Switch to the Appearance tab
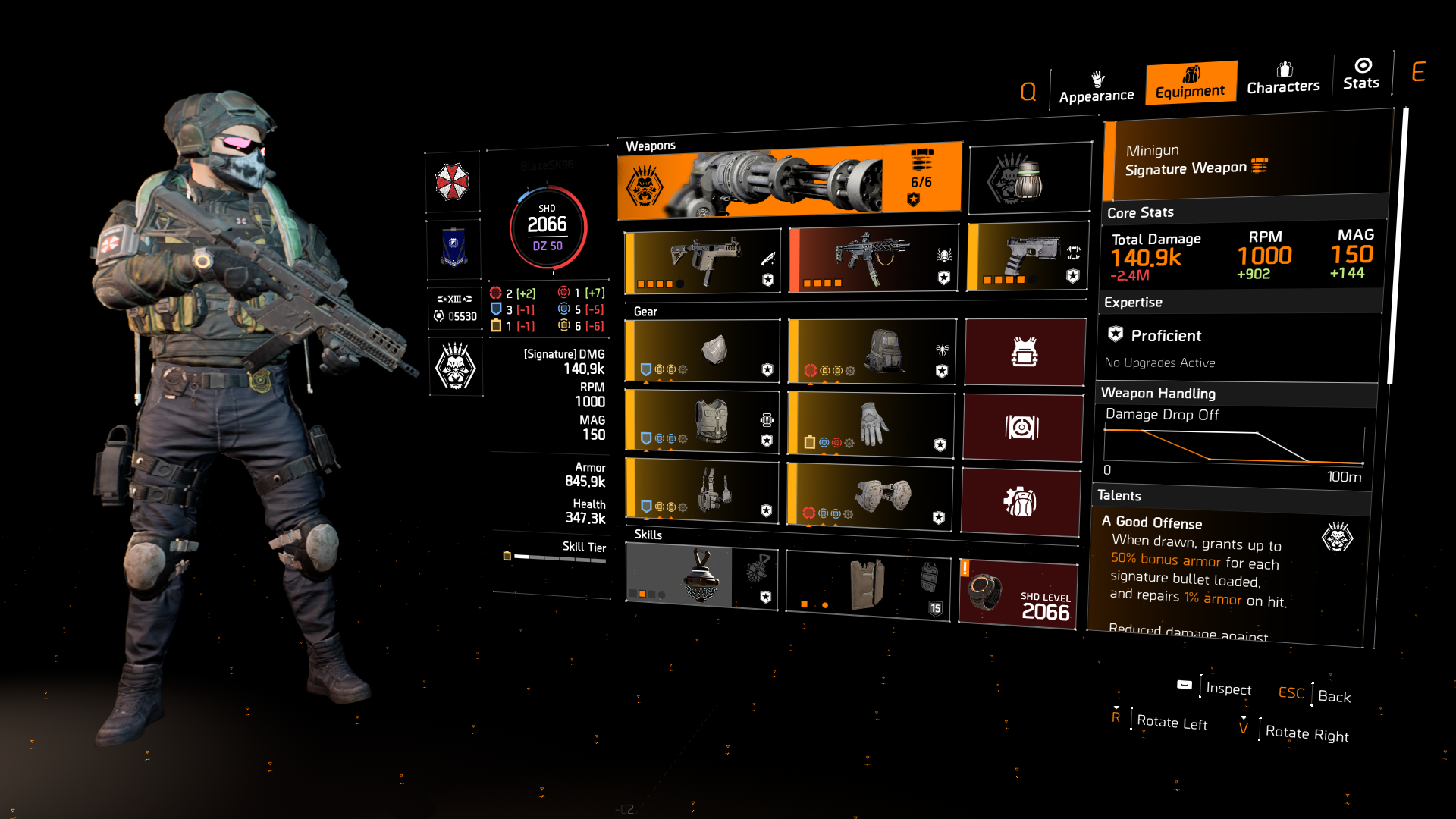 (1097, 86)
